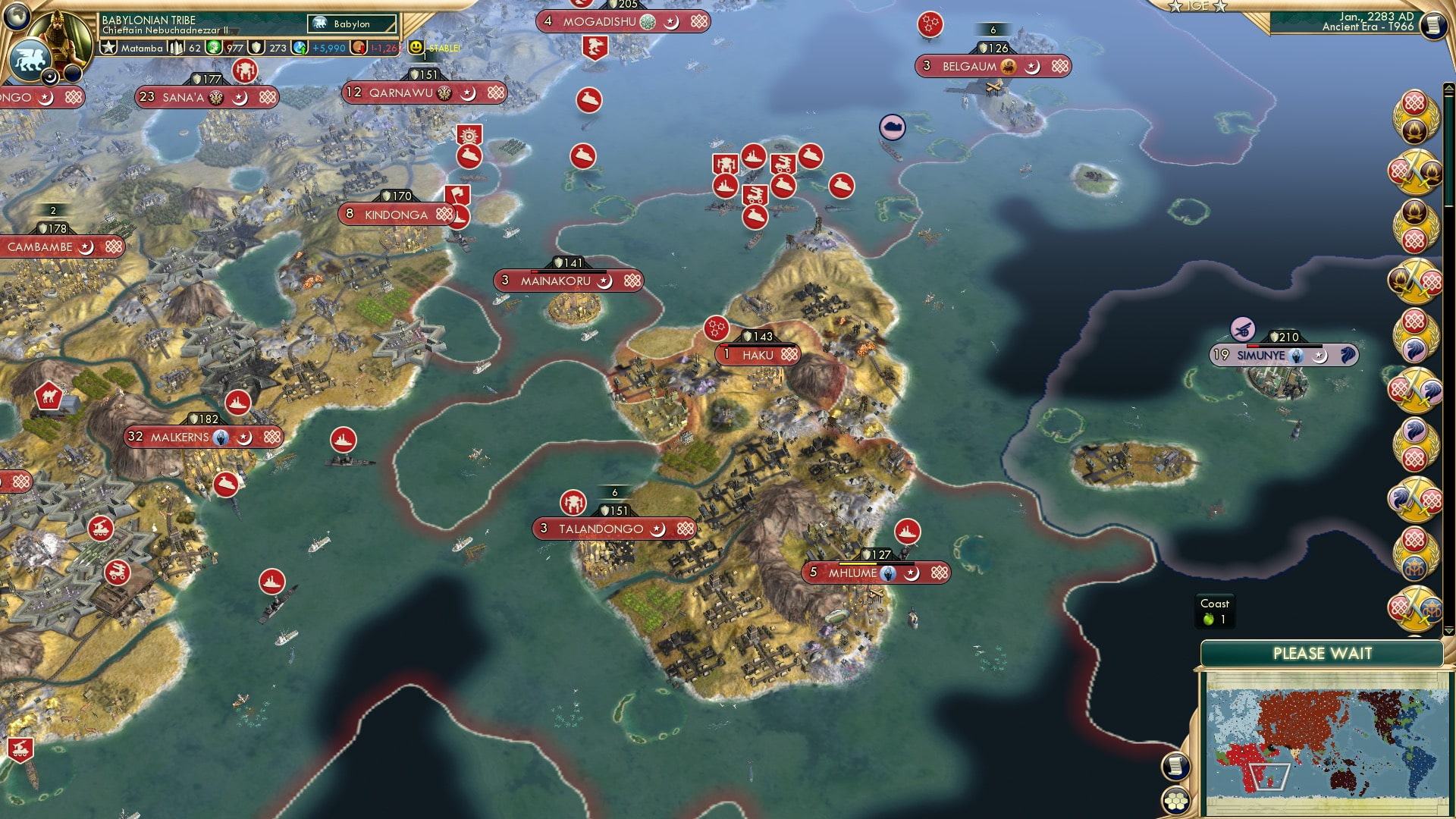Click the happiness smiley icon labeled STABLE
The image size is (1456, 819).
(x=414, y=47)
